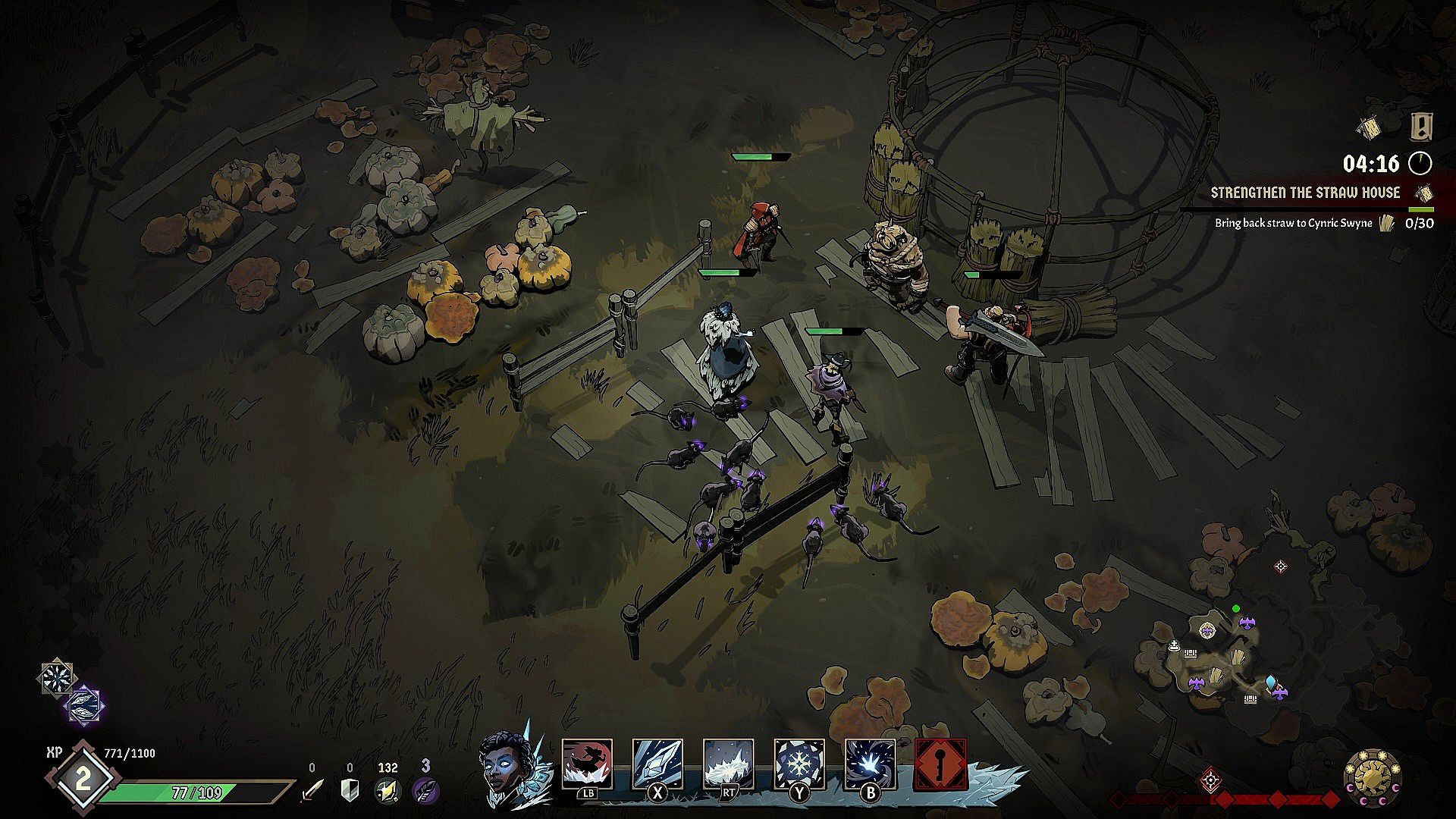
Task: Click the purple feather currency icon
Action: (425, 790)
